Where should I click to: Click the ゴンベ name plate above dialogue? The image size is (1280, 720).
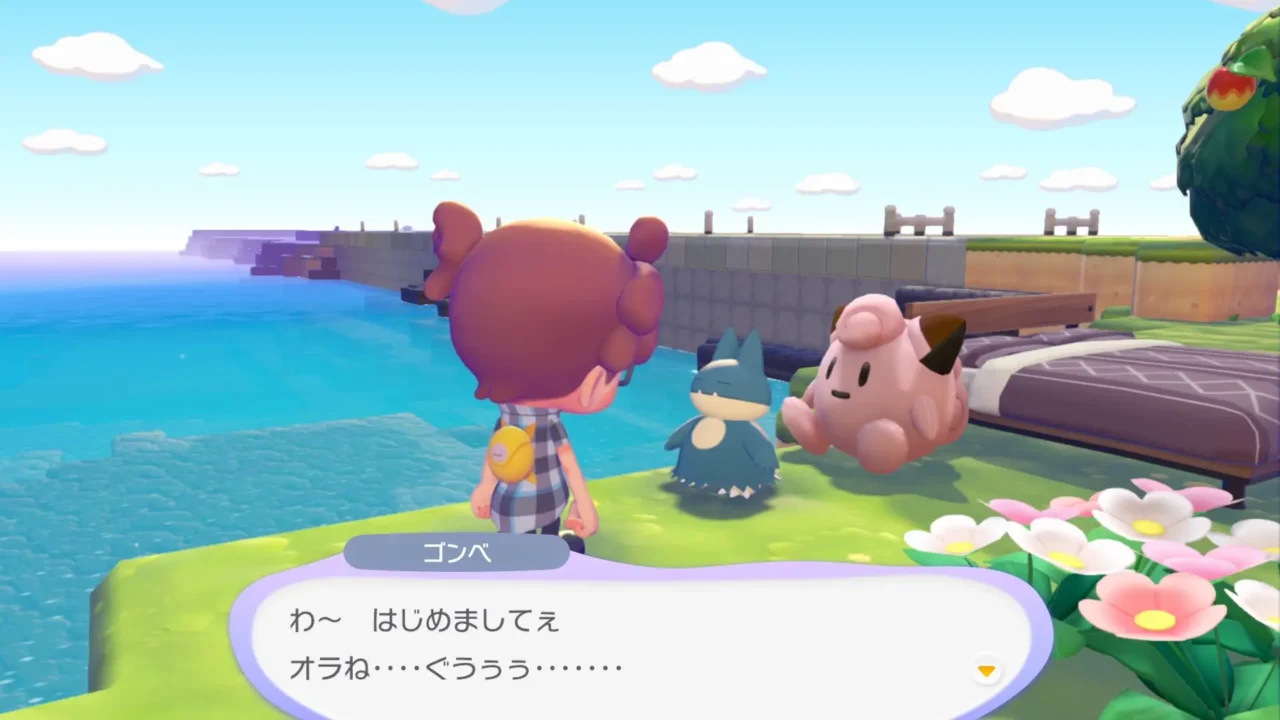pos(456,553)
